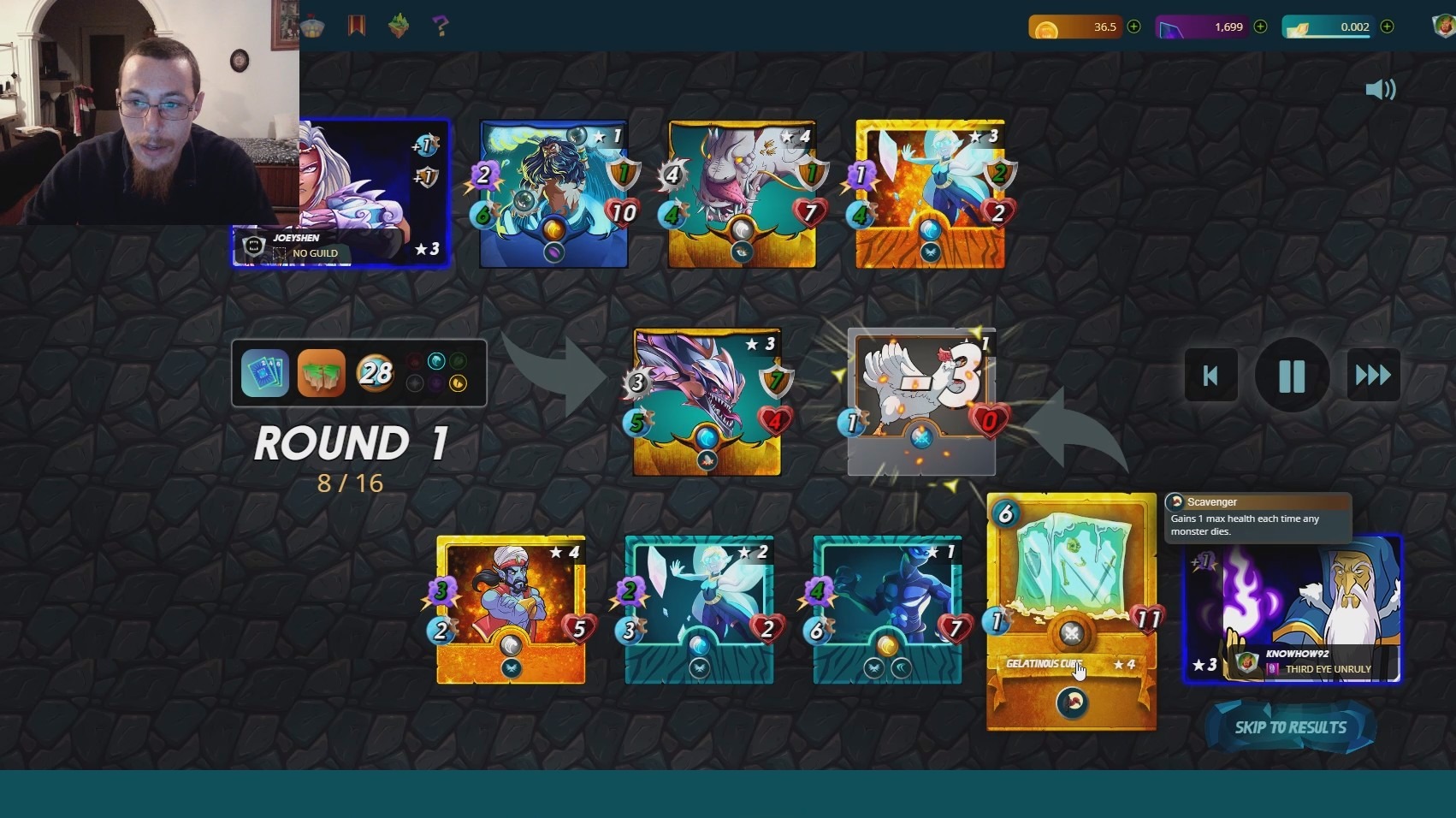The height and width of the screenshot is (818, 1456).
Task: Toggle the gold dragon splinter element icon
Action: (x=458, y=382)
